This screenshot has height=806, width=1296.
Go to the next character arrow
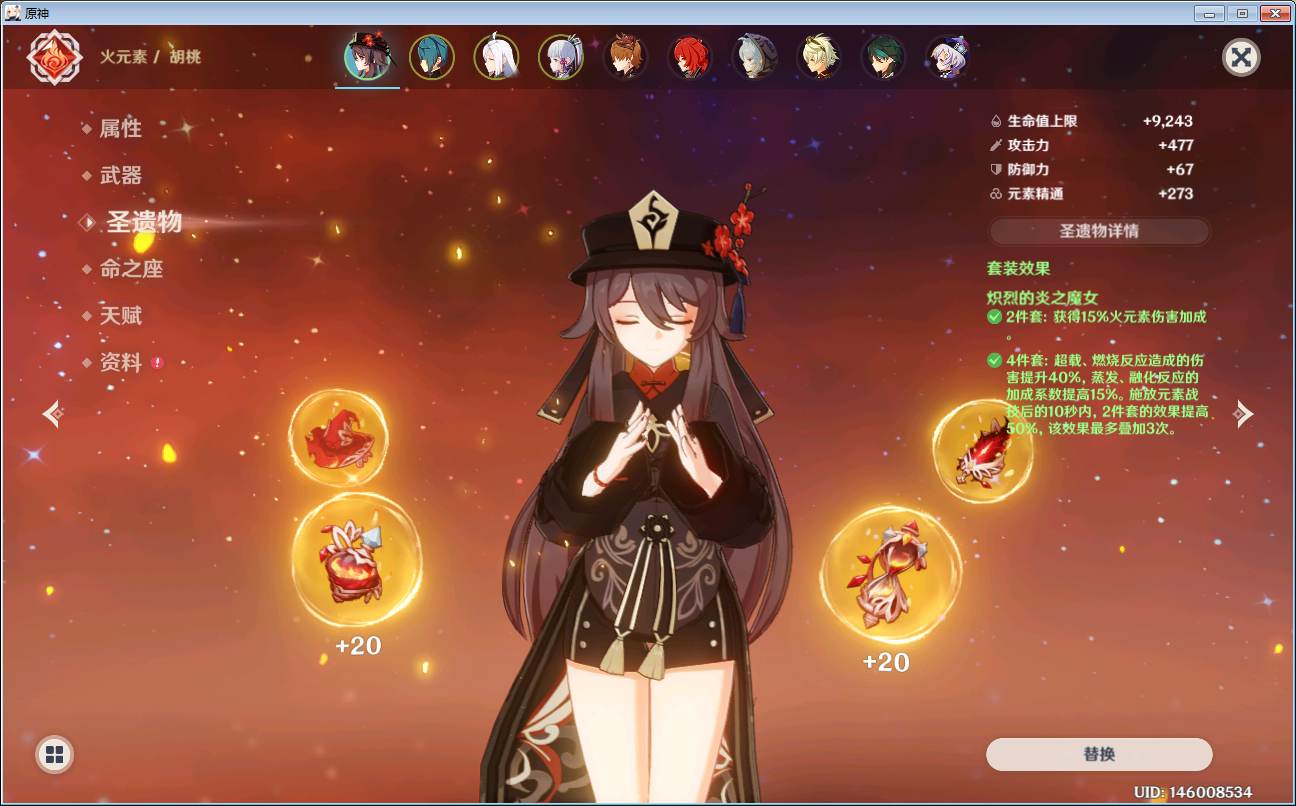coord(1242,412)
